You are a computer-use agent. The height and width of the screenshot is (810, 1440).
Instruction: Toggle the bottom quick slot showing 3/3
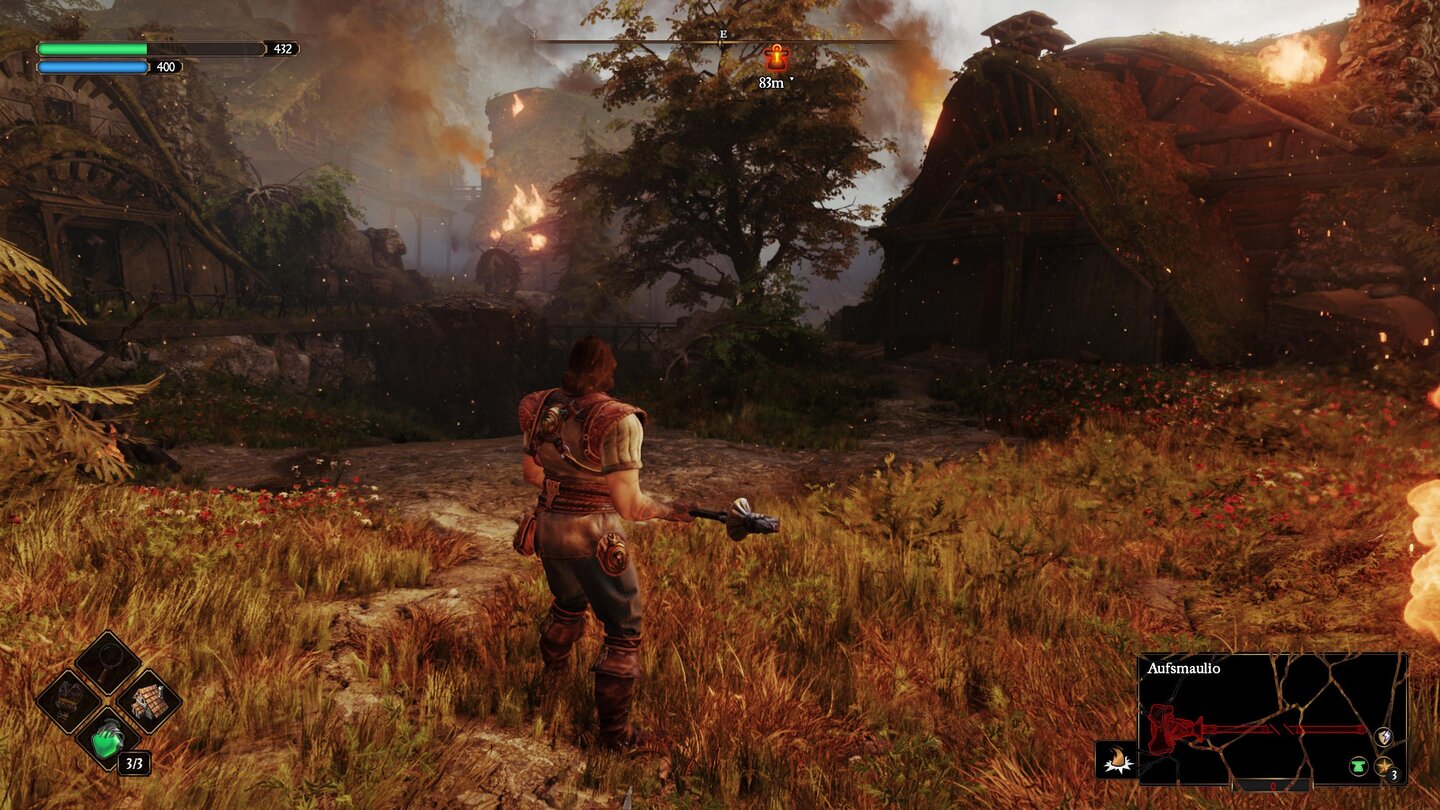click(134, 763)
